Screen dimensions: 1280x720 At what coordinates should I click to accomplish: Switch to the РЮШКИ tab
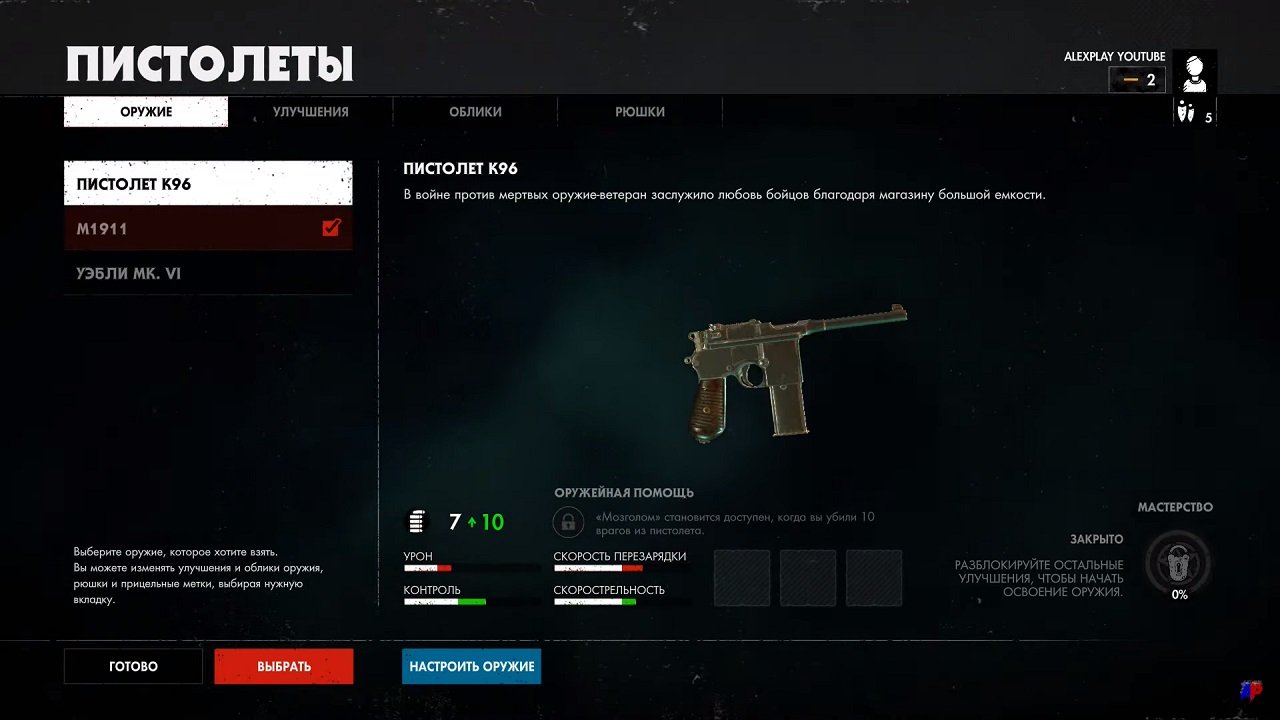tap(640, 112)
